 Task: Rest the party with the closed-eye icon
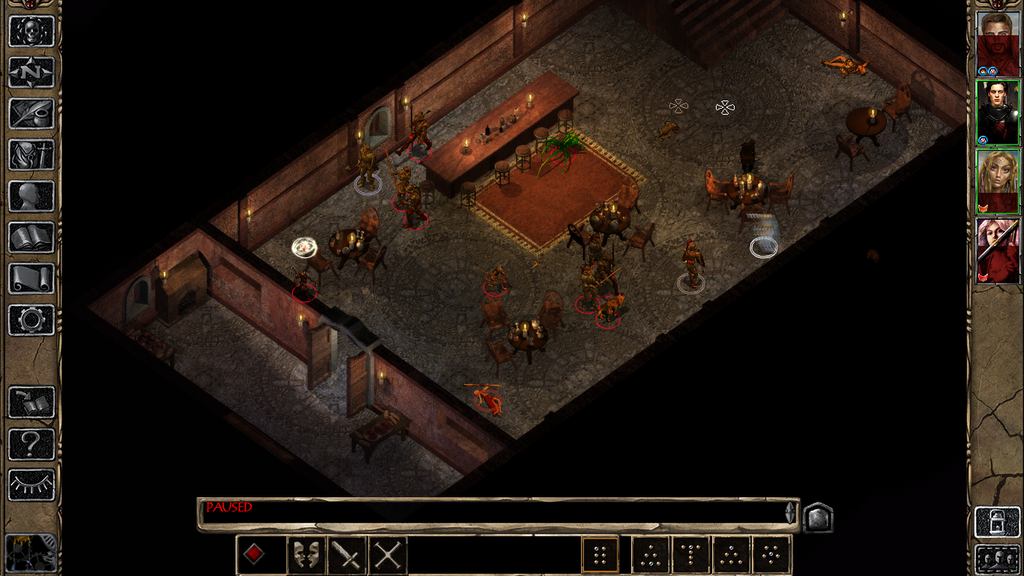31,484
